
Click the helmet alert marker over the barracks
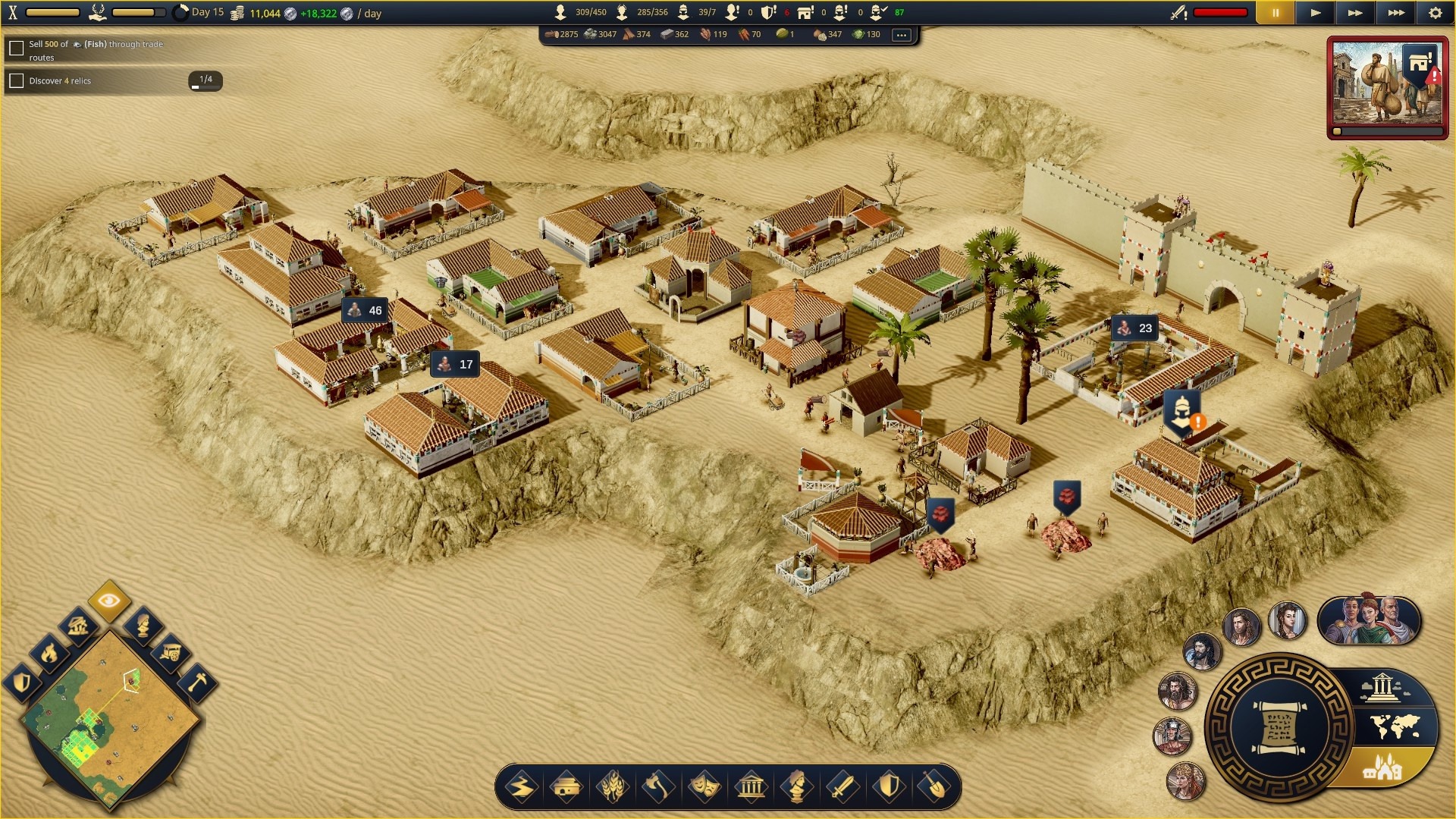pyautogui.click(x=1181, y=412)
